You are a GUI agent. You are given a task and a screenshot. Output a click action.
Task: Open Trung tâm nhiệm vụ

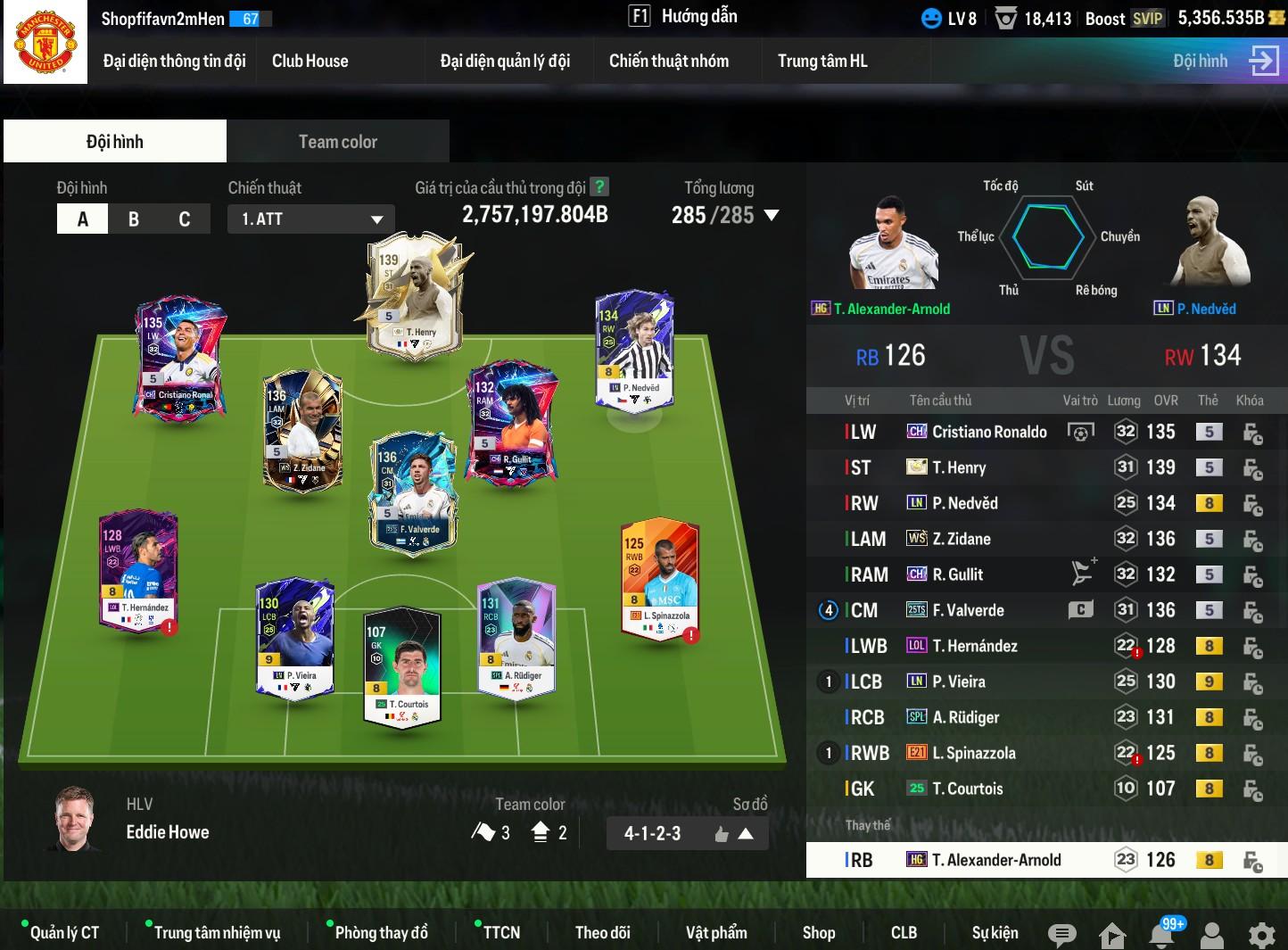tap(217, 933)
